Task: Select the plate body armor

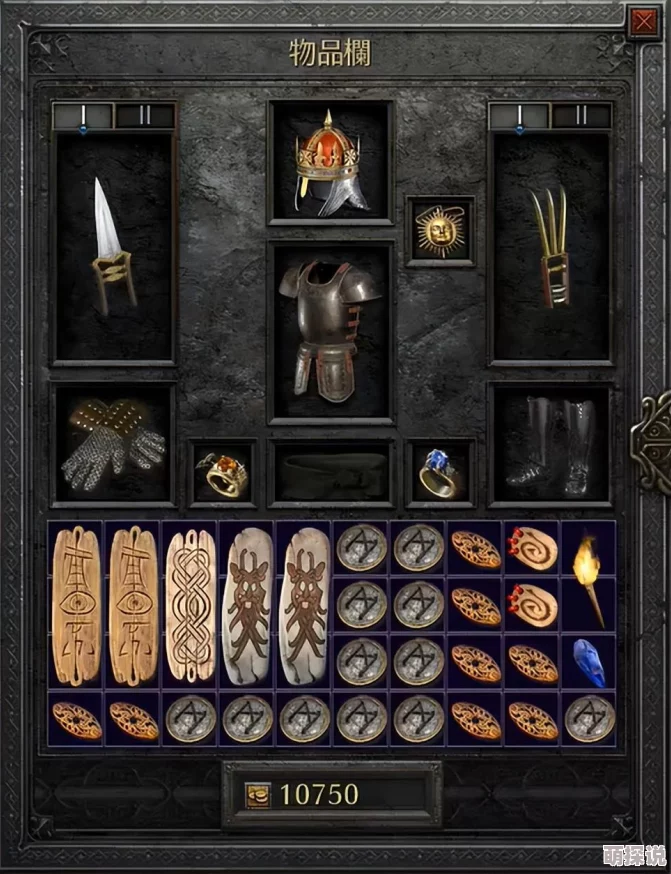Action: pos(331,331)
